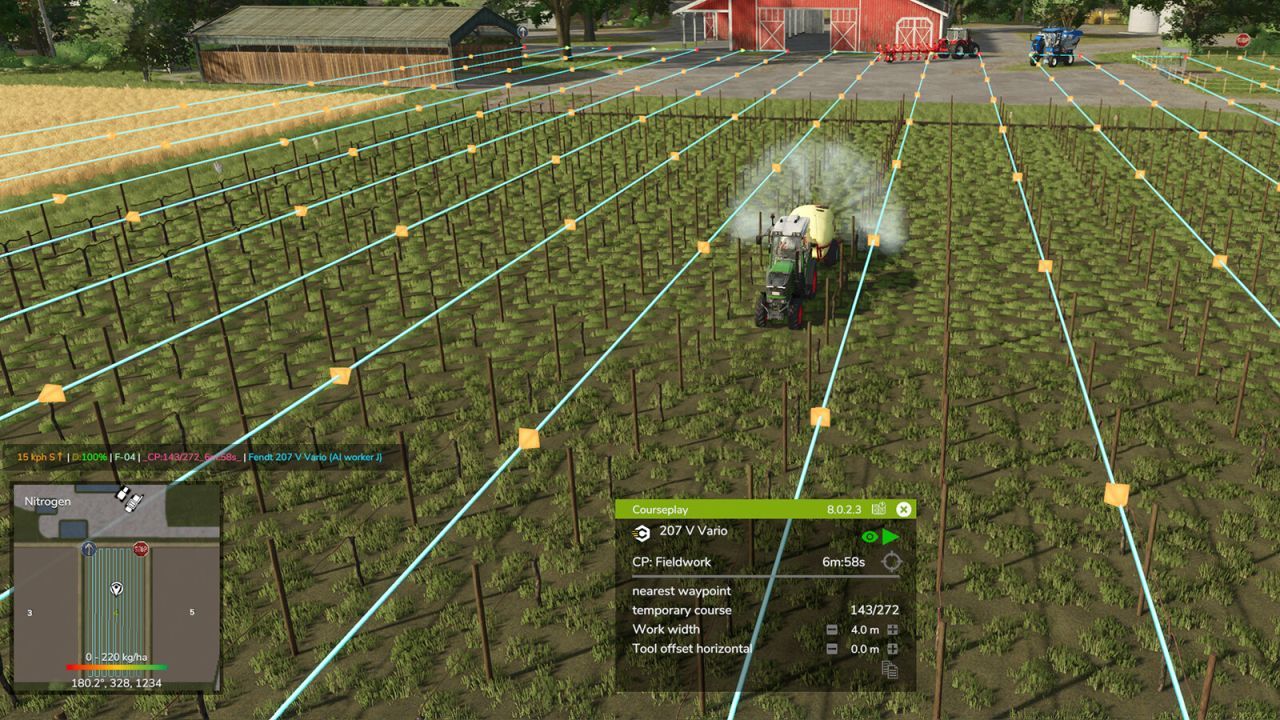Click the Courseplay vehicle logo icon
Image resolution: width=1280 pixels, height=720 pixels.
click(x=642, y=534)
